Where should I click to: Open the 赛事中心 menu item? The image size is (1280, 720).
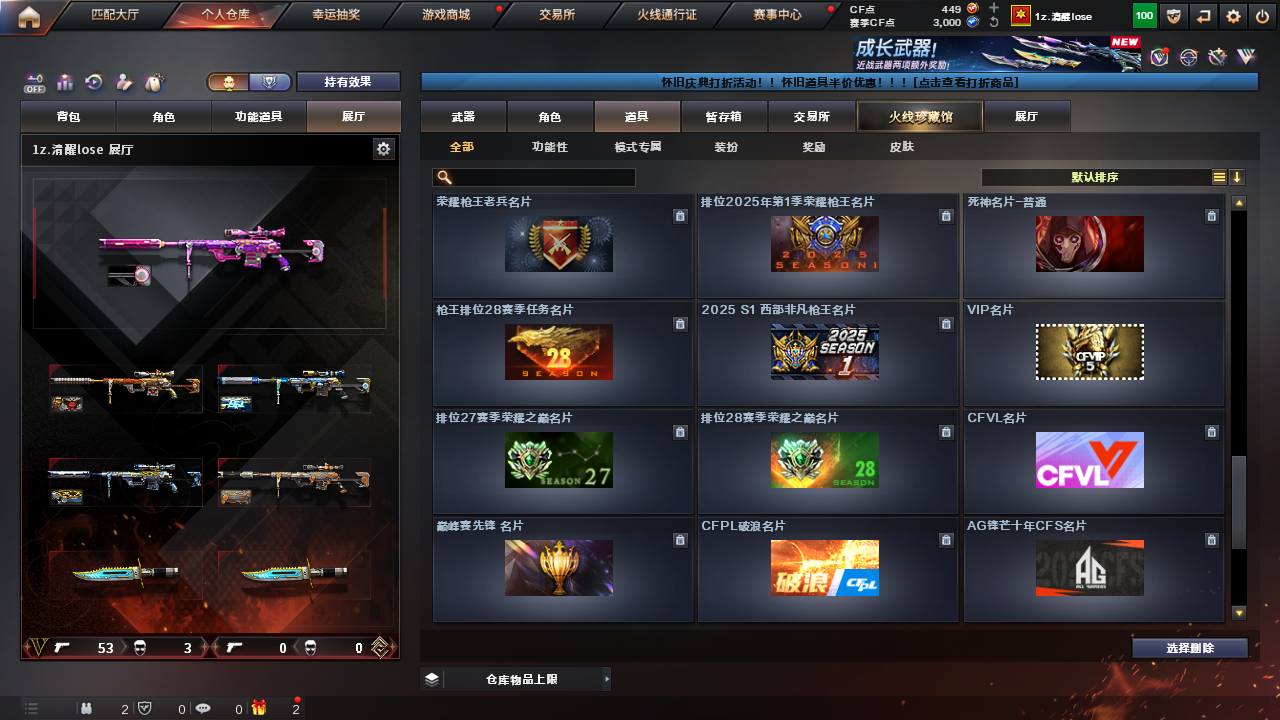coord(776,15)
